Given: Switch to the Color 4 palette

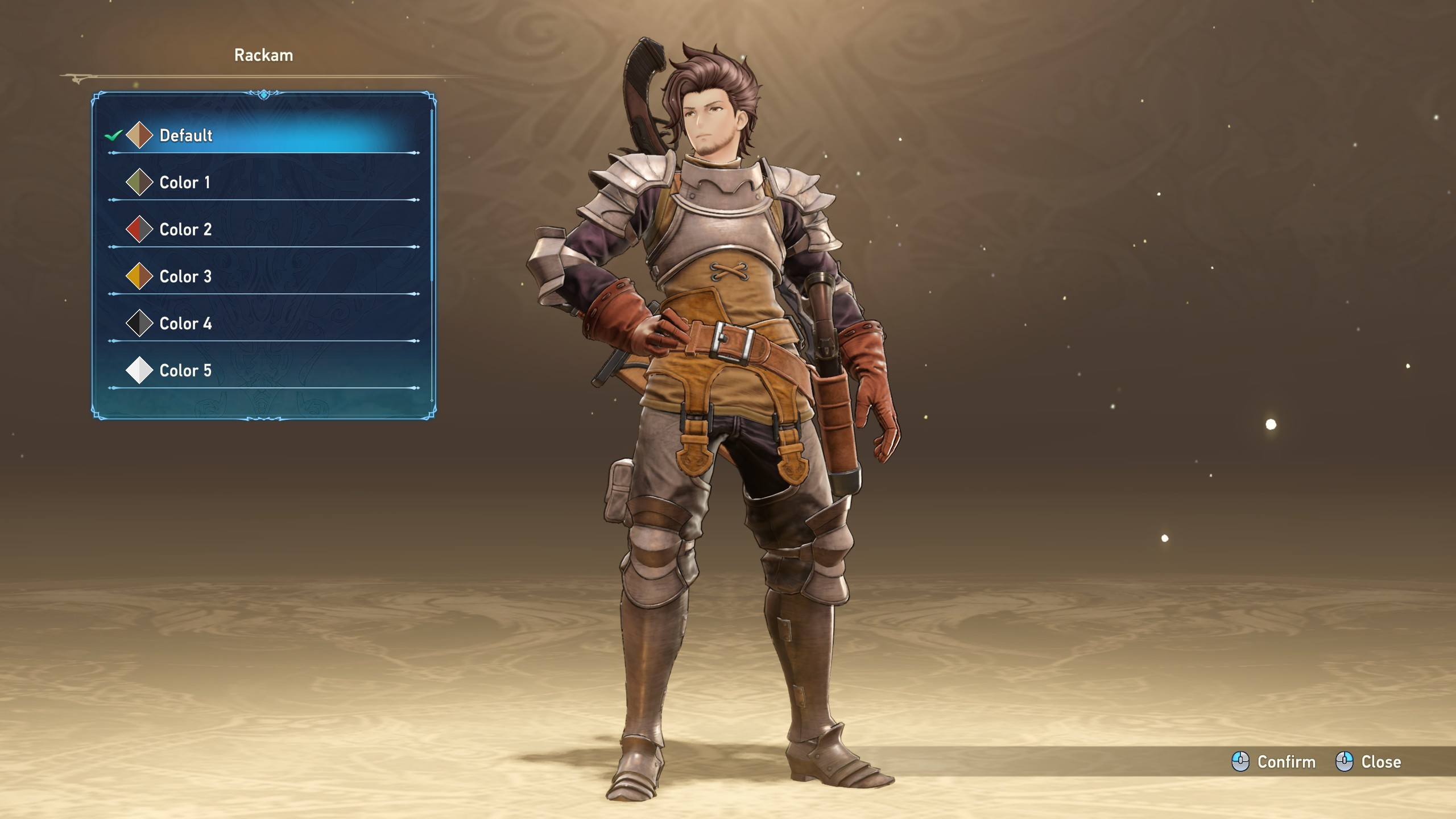Looking at the screenshot, I should click(x=185, y=324).
